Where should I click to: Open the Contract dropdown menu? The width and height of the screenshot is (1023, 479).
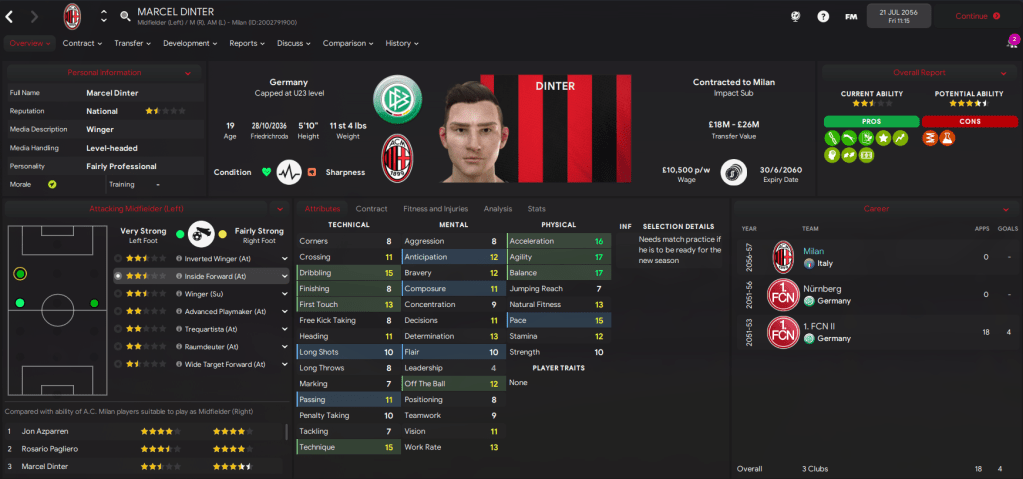tap(83, 43)
